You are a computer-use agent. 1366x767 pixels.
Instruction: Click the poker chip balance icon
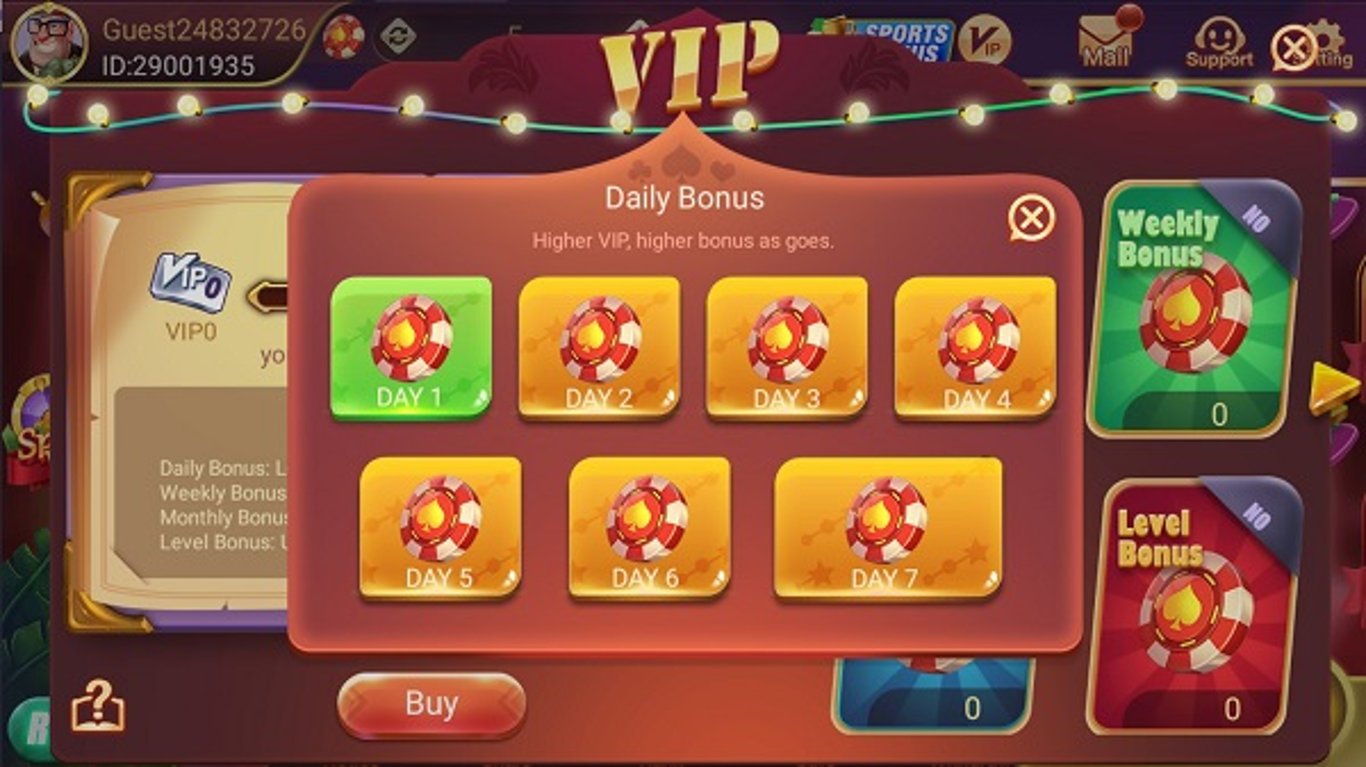coord(345,38)
